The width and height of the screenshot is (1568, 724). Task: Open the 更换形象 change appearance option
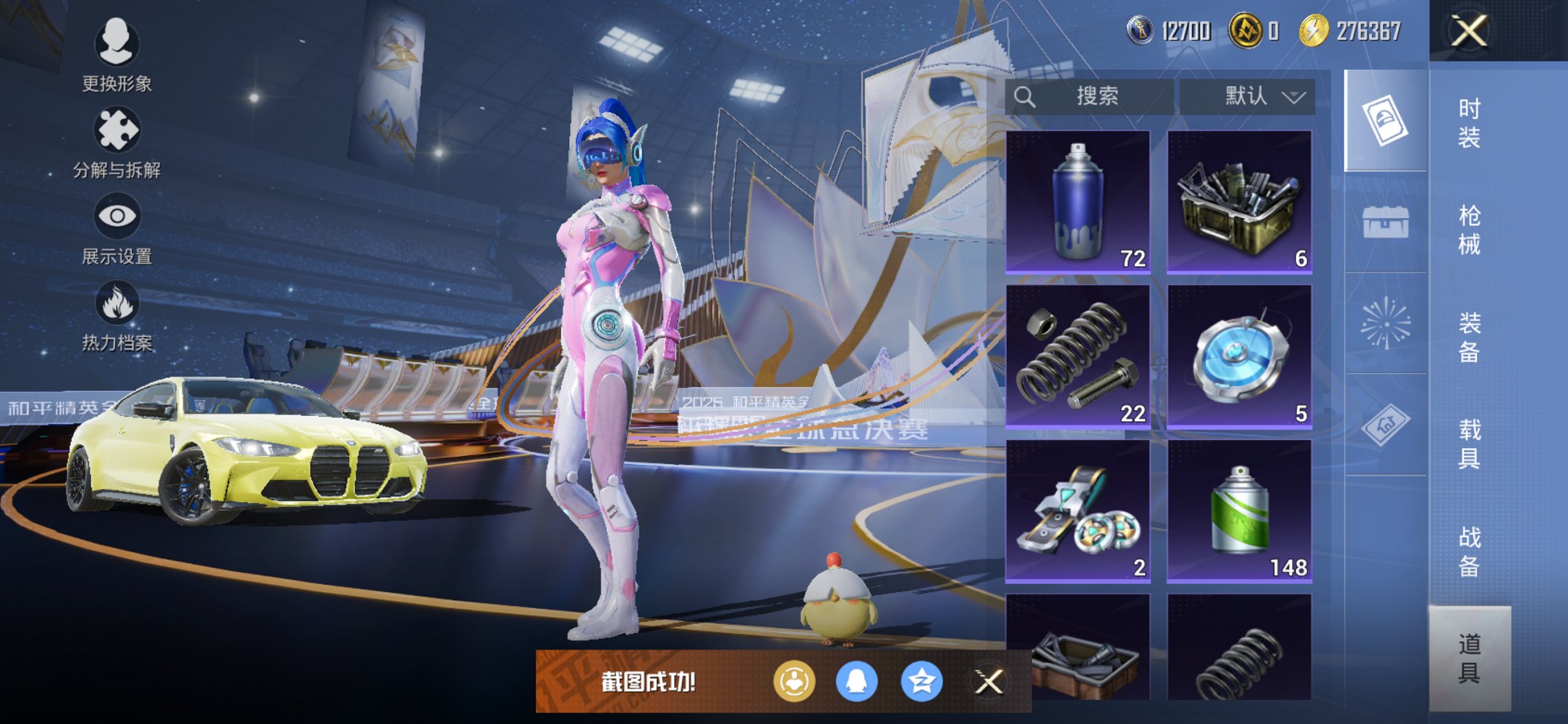point(117,55)
